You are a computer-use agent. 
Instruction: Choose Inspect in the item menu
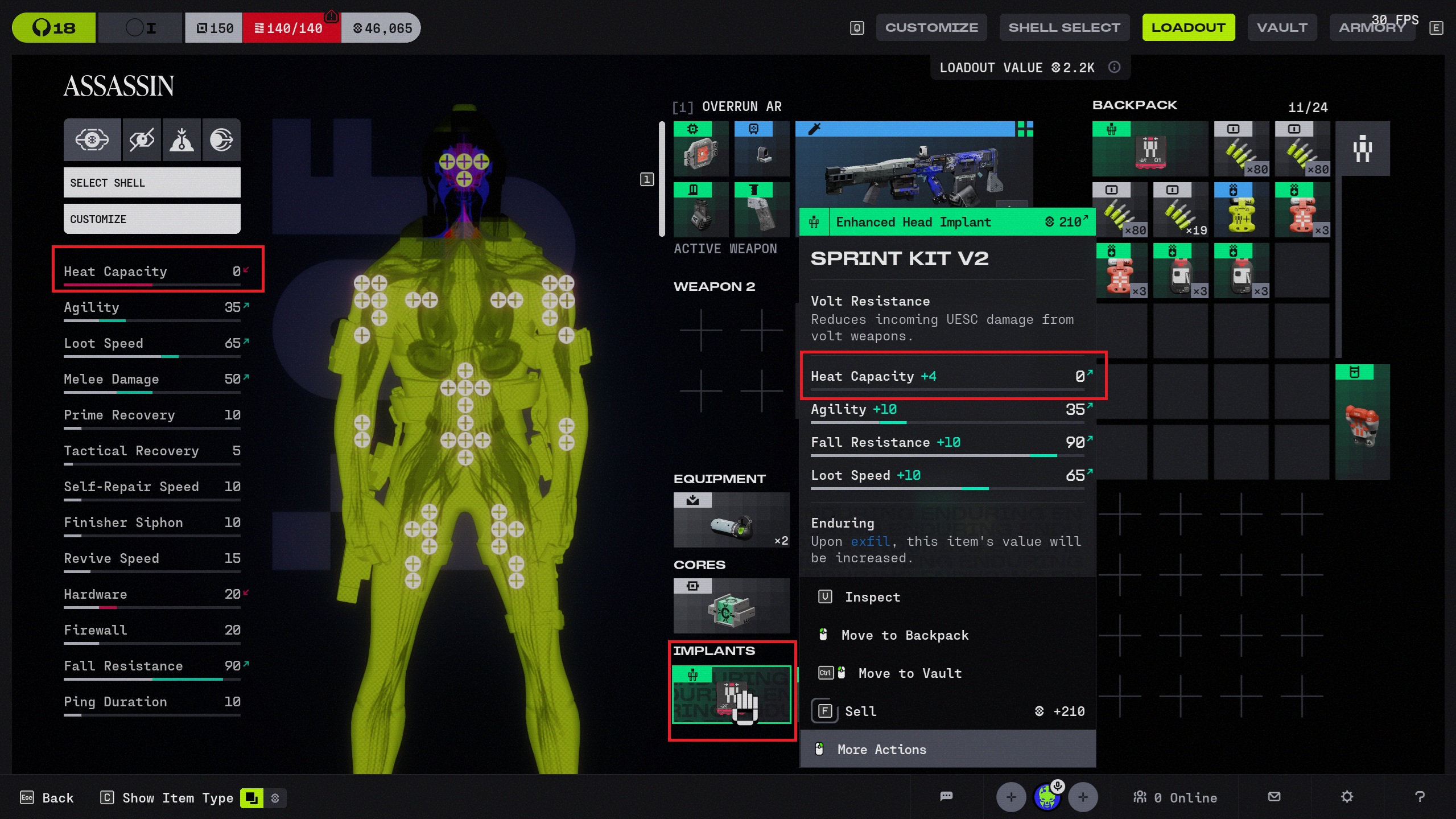tap(872, 597)
